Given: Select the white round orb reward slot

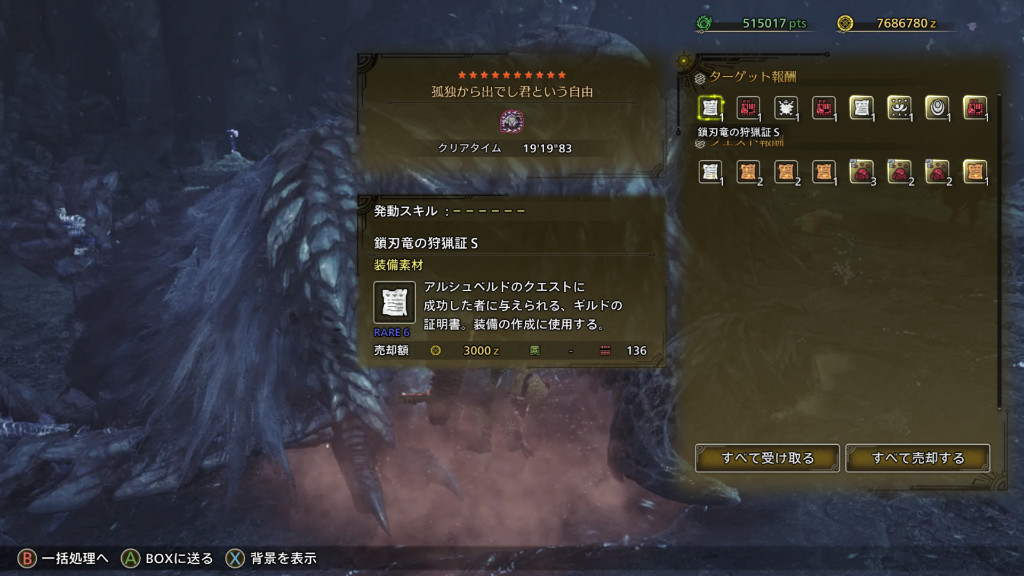Looking at the screenshot, I should [937, 108].
